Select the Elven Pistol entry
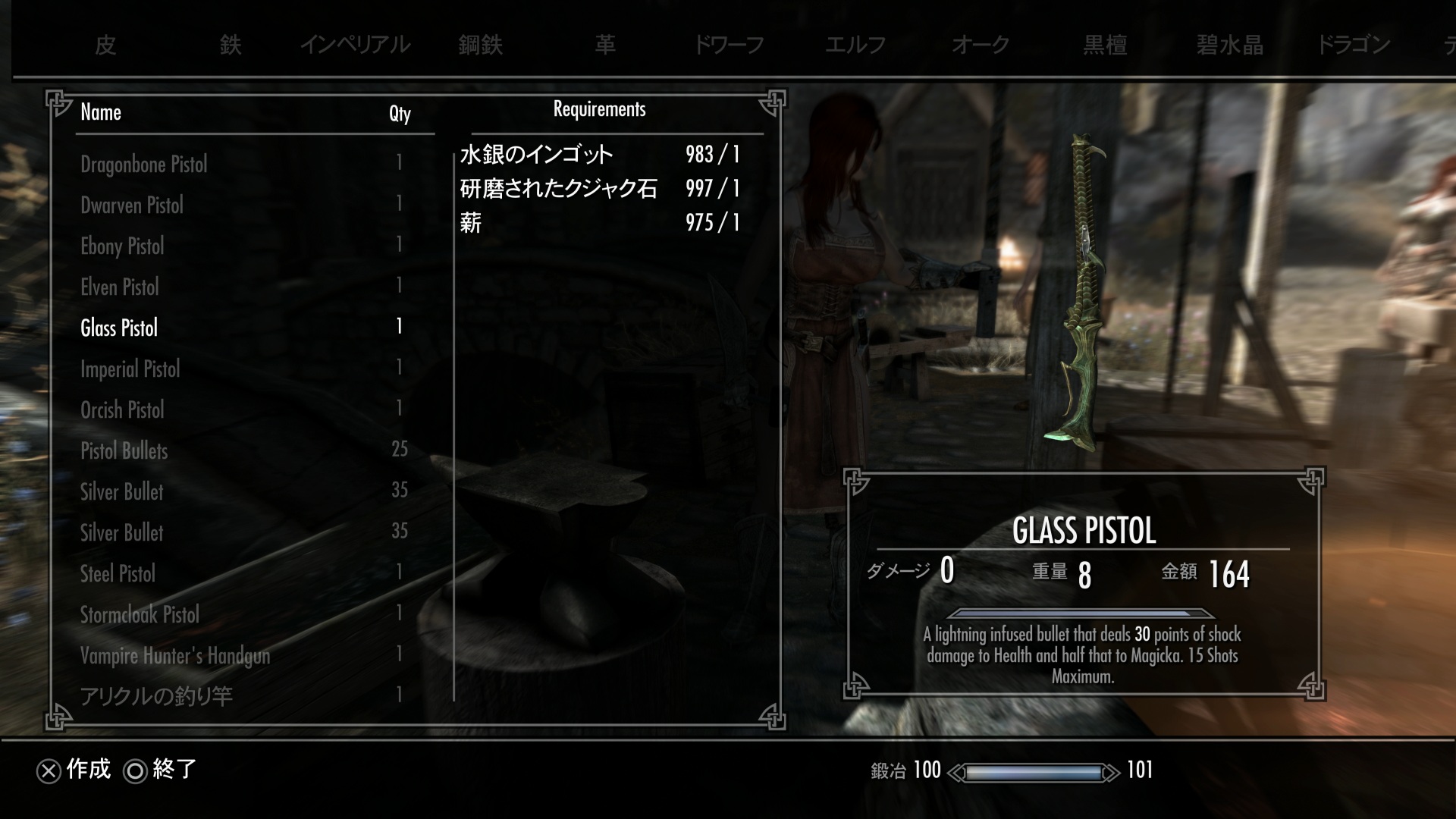This screenshot has height=819, width=1456. tap(120, 287)
